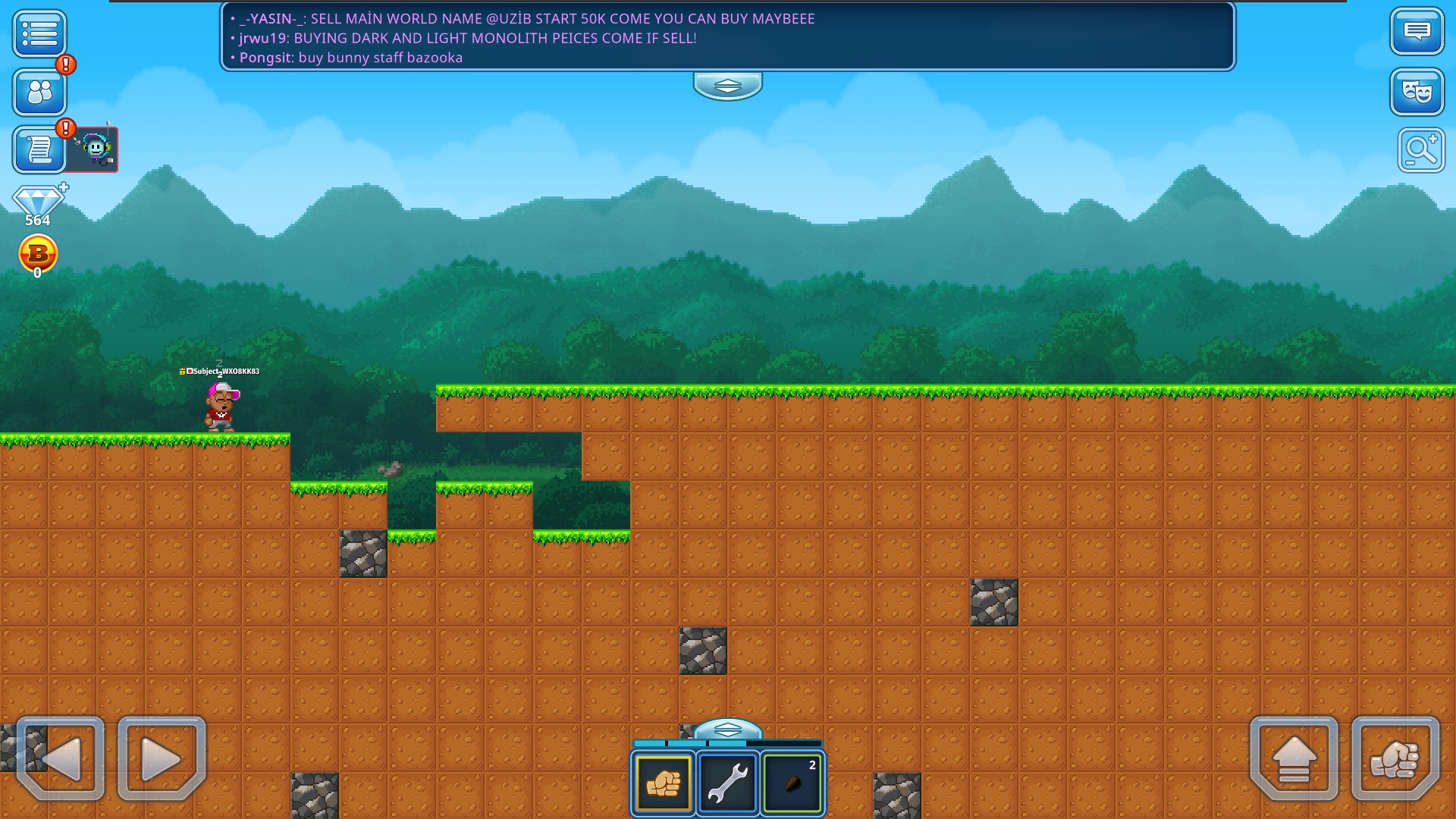This screenshot has height=819, width=1456.
Task: Select the dirt seed item showing quantity 2
Action: click(792, 783)
